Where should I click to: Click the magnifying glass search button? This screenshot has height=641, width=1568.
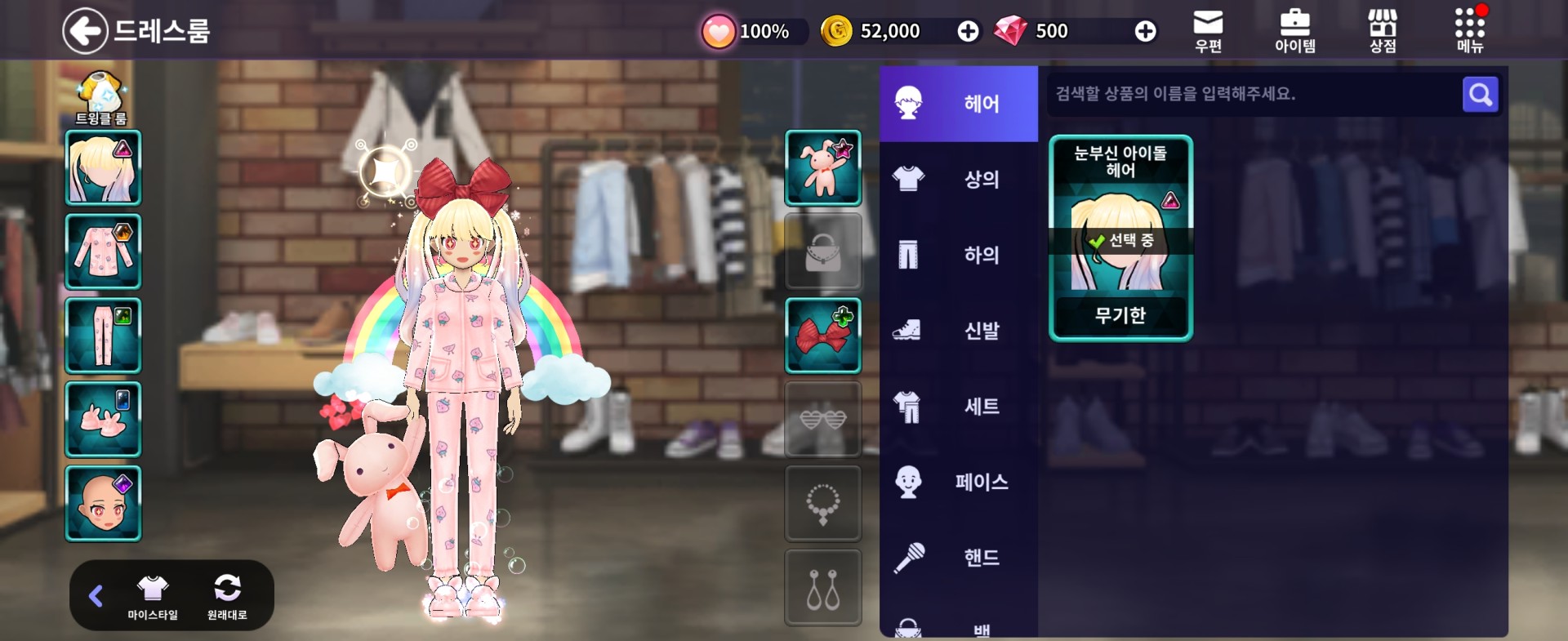pos(1480,95)
